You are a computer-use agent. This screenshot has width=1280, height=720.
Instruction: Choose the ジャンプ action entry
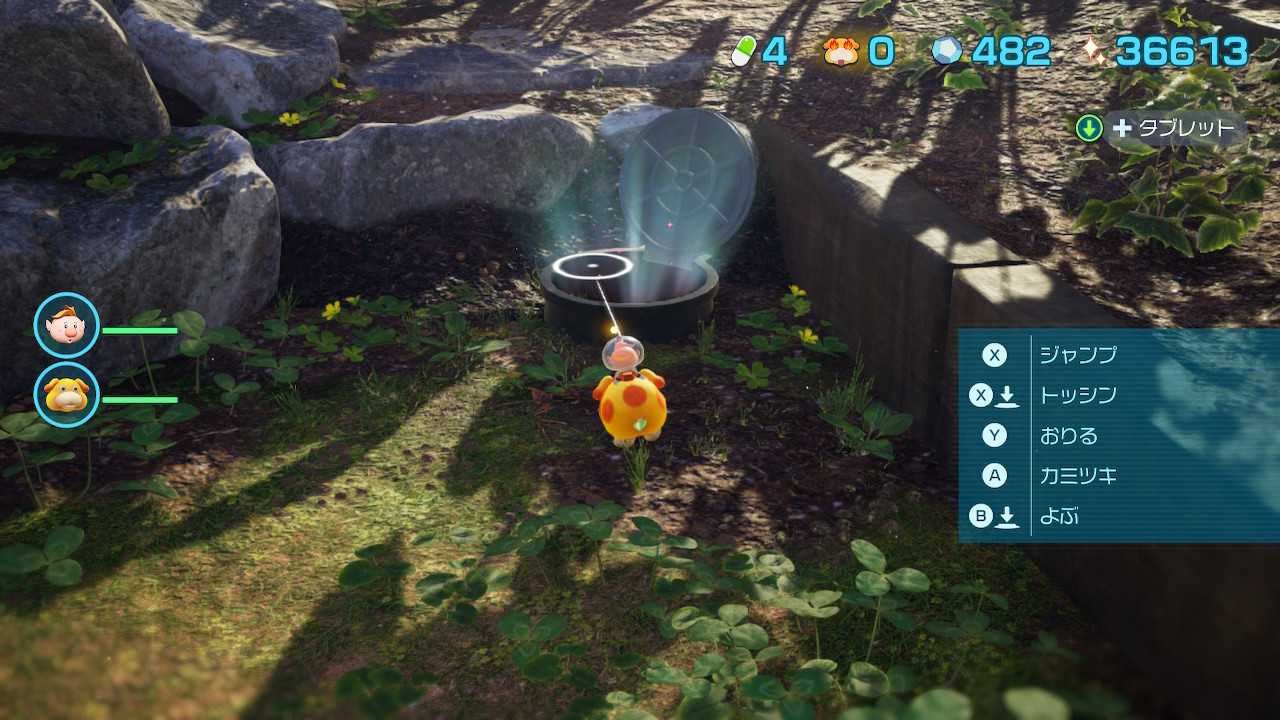[x=1077, y=354]
